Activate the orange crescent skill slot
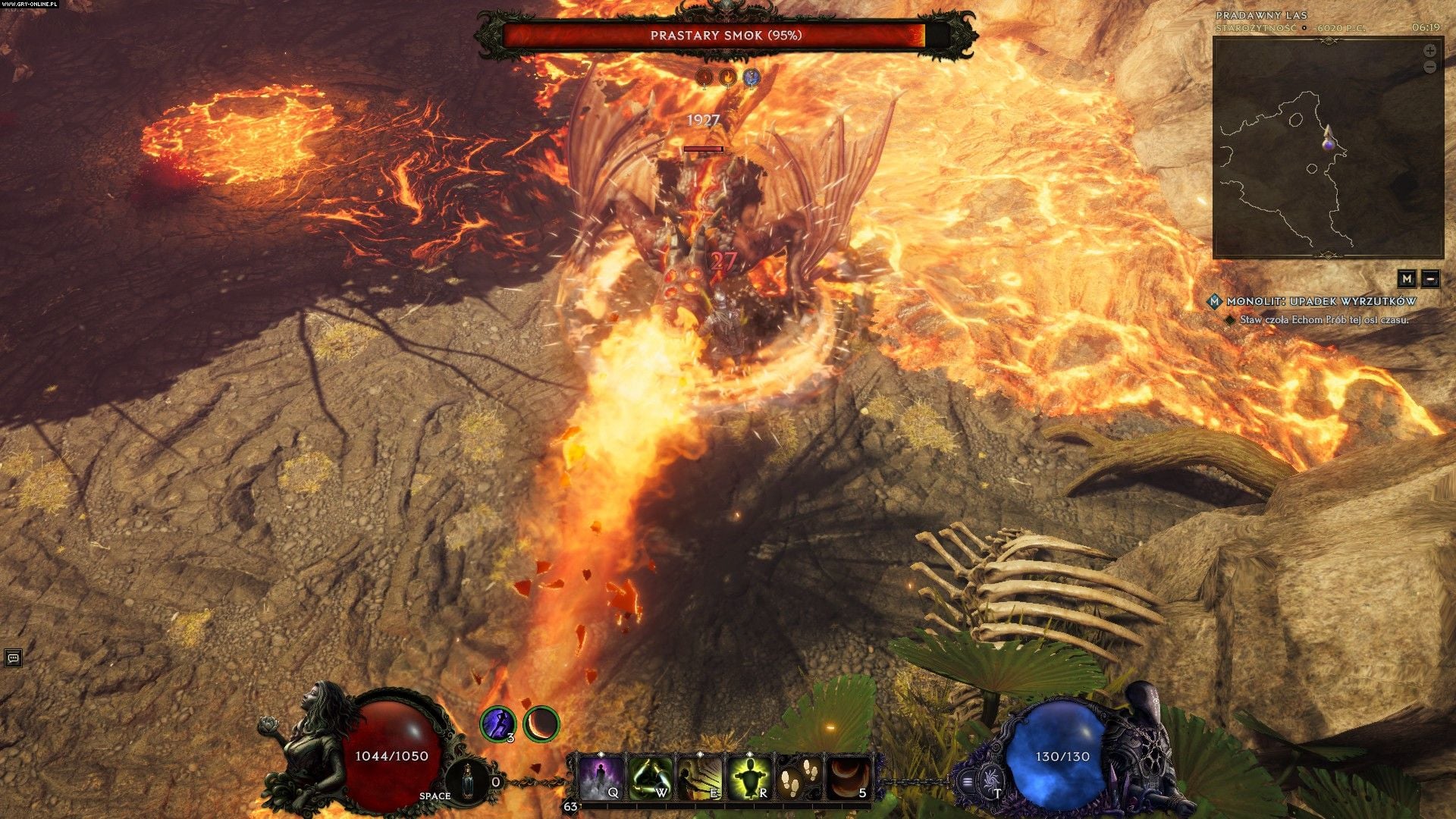Image resolution: width=1456 pixels, height=819 pixels. 848,777
